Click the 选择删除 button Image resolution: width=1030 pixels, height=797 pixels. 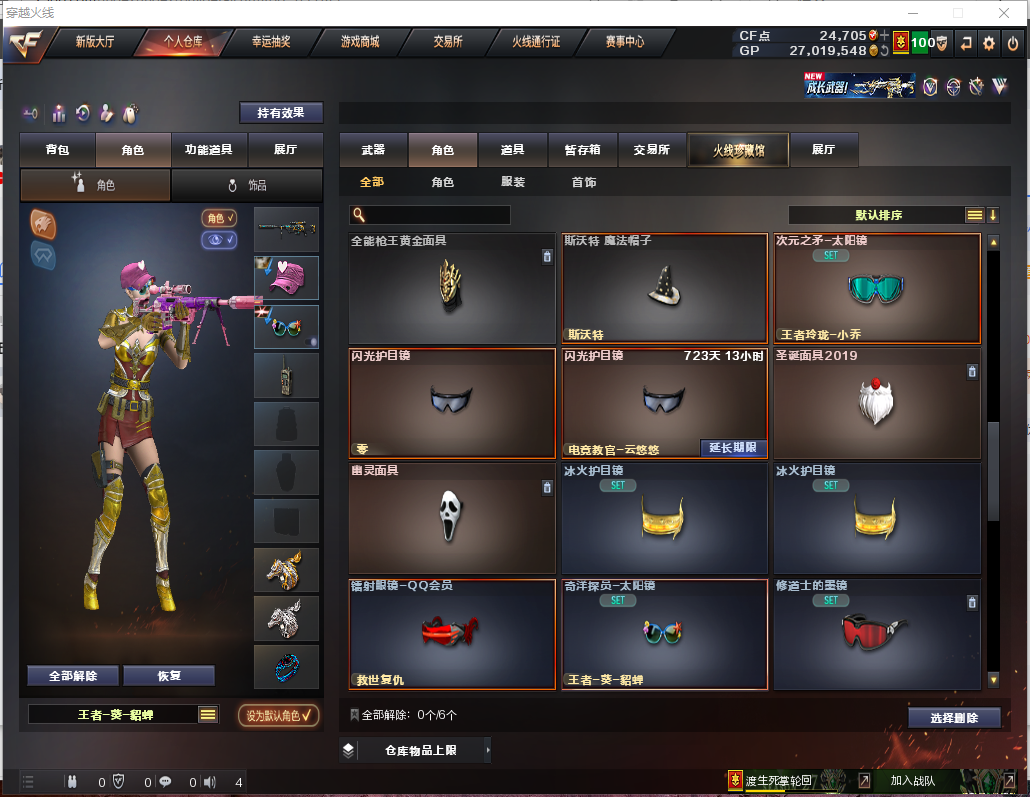pos(954,718)
